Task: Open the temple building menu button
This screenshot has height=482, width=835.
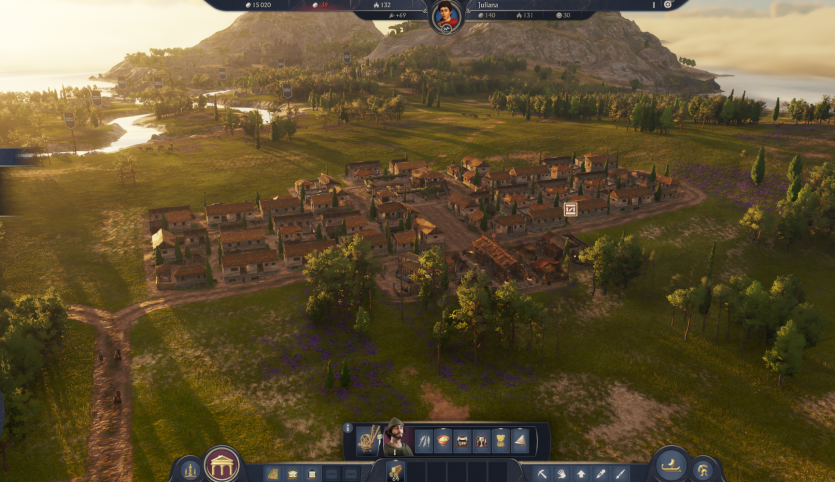Action: (x=221, y=464)
